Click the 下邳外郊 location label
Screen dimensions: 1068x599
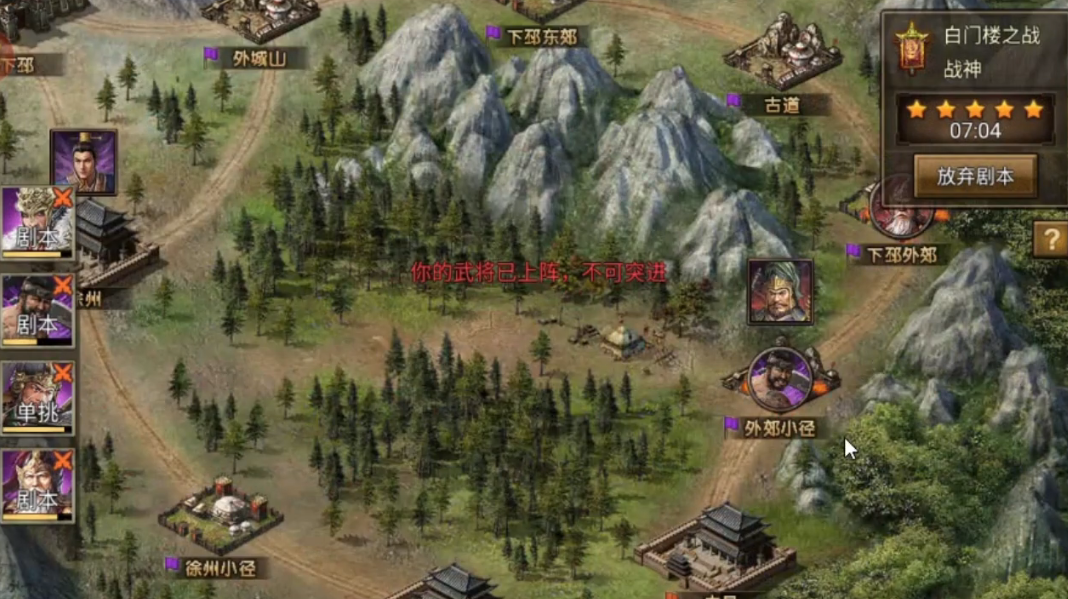pyautogui.click(x=901, y=254)
